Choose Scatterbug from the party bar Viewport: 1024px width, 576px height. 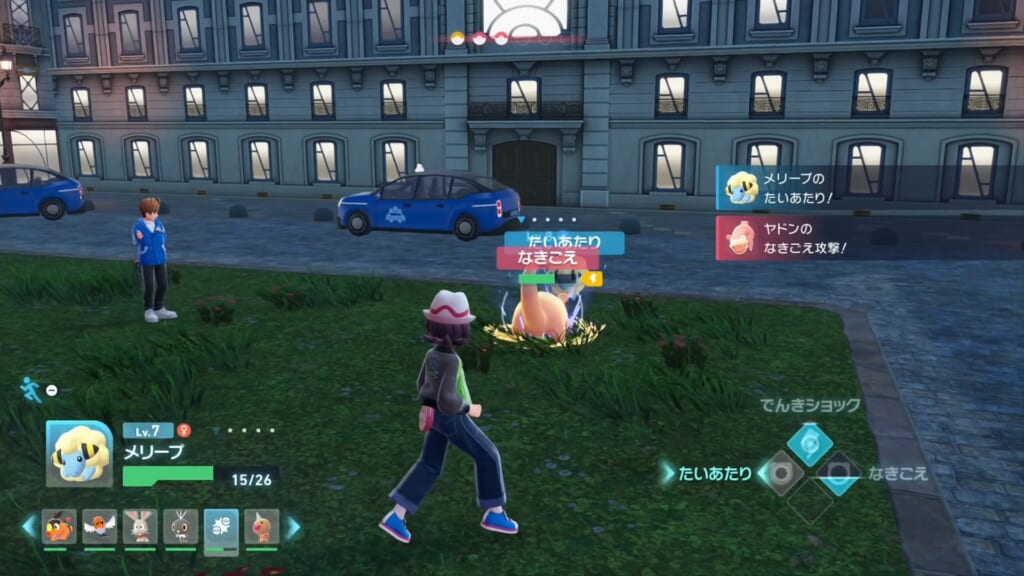[181, 526]
